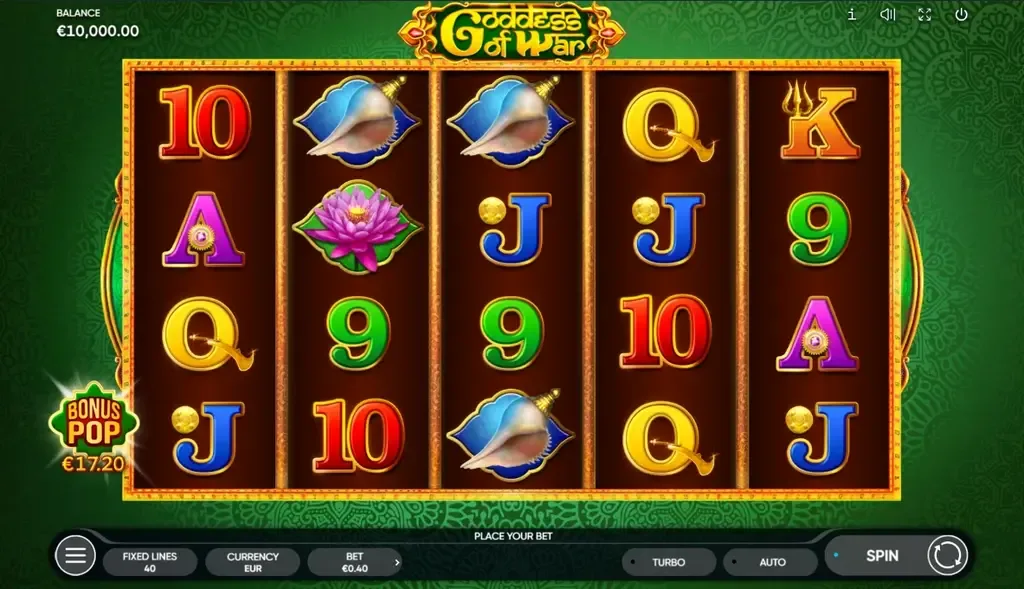Toggle Turbo mode on
The image size is (1024, 589).
click(668, 562)
